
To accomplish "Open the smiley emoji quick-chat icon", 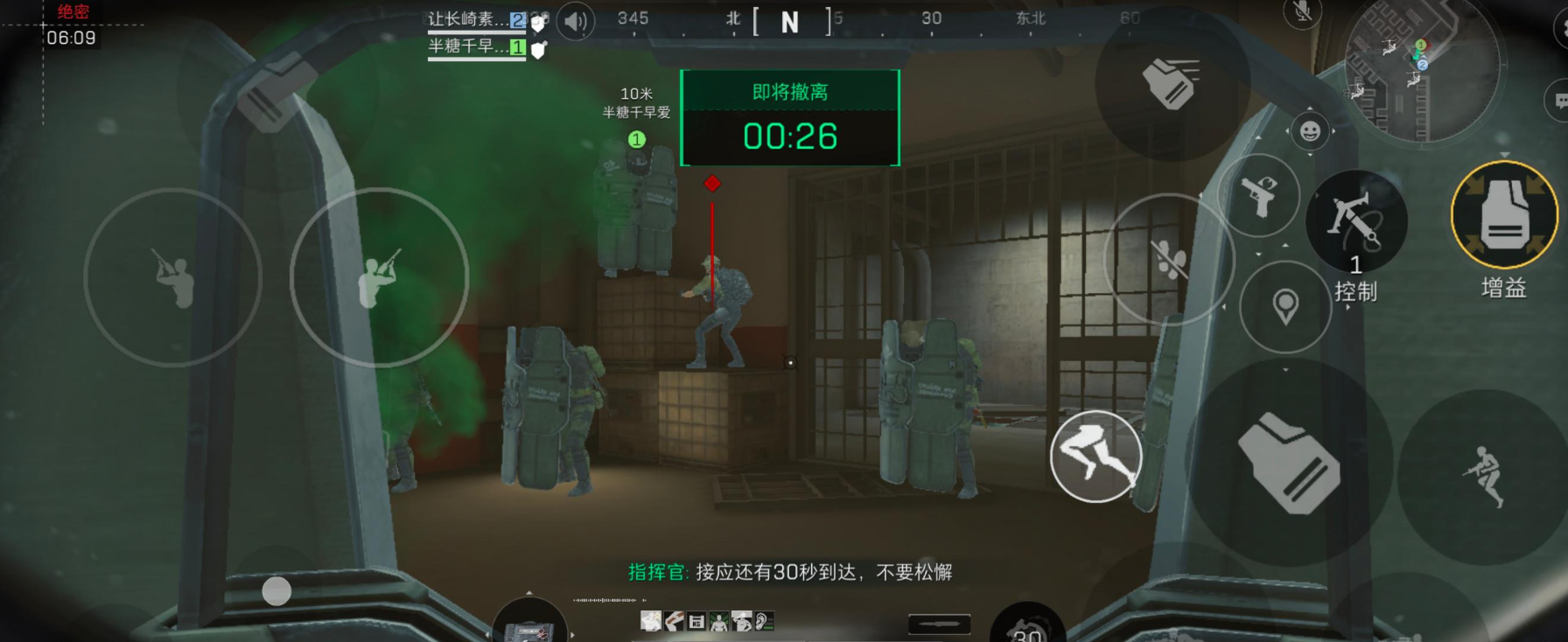I will tap(1310, 131).
